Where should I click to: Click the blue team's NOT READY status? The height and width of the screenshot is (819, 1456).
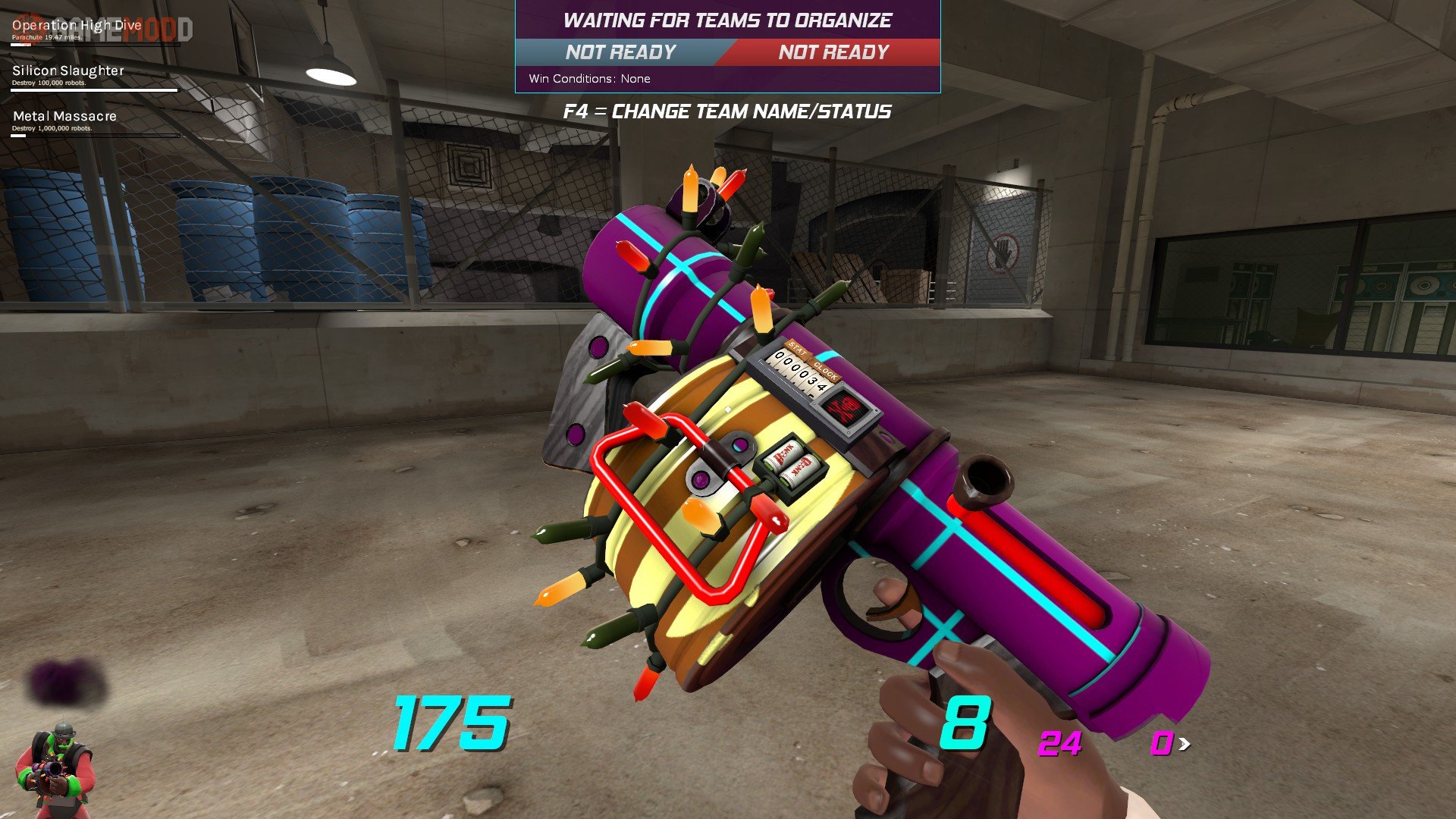click(x=620, y=52)
